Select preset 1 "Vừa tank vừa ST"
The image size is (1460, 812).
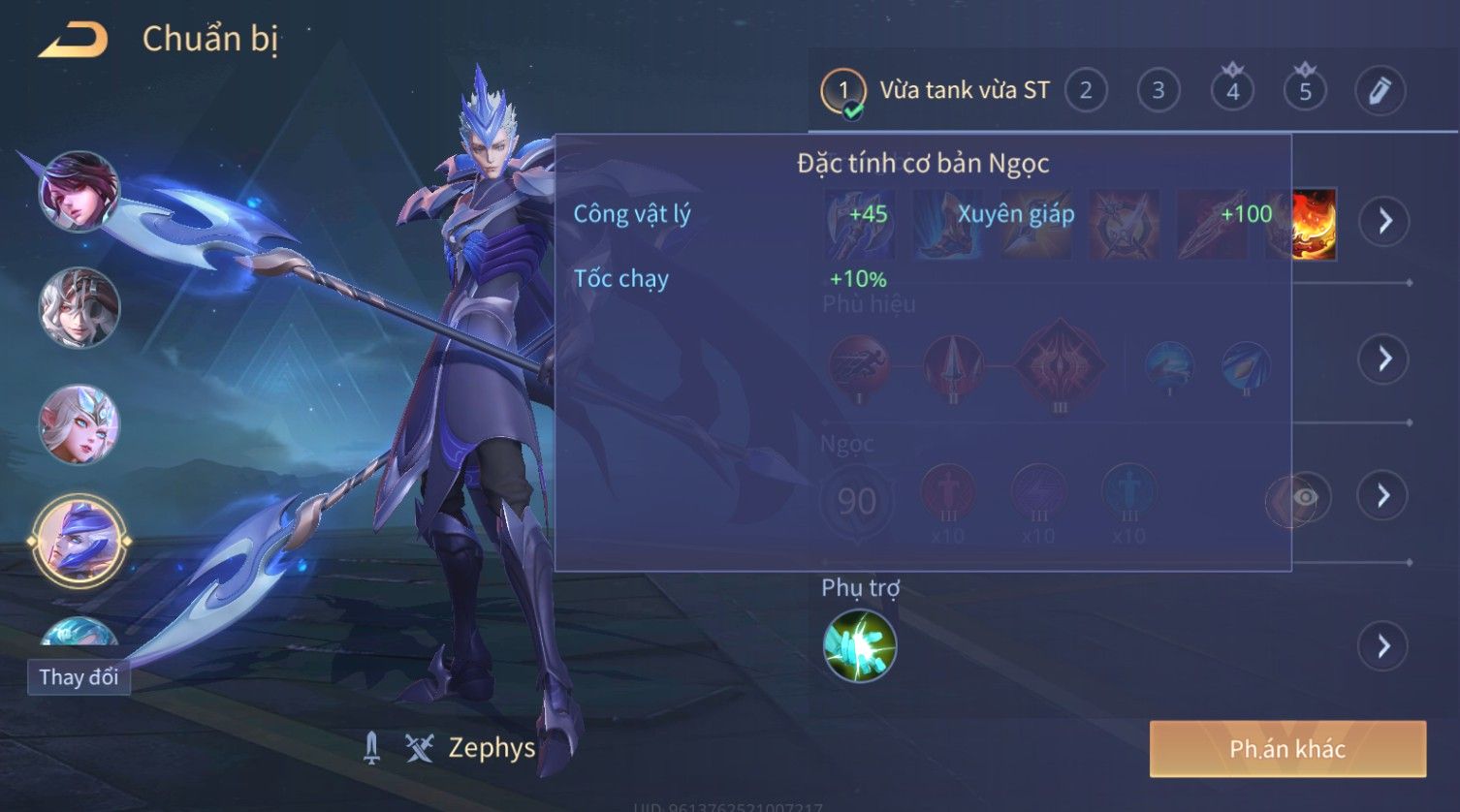pos(936,91)
